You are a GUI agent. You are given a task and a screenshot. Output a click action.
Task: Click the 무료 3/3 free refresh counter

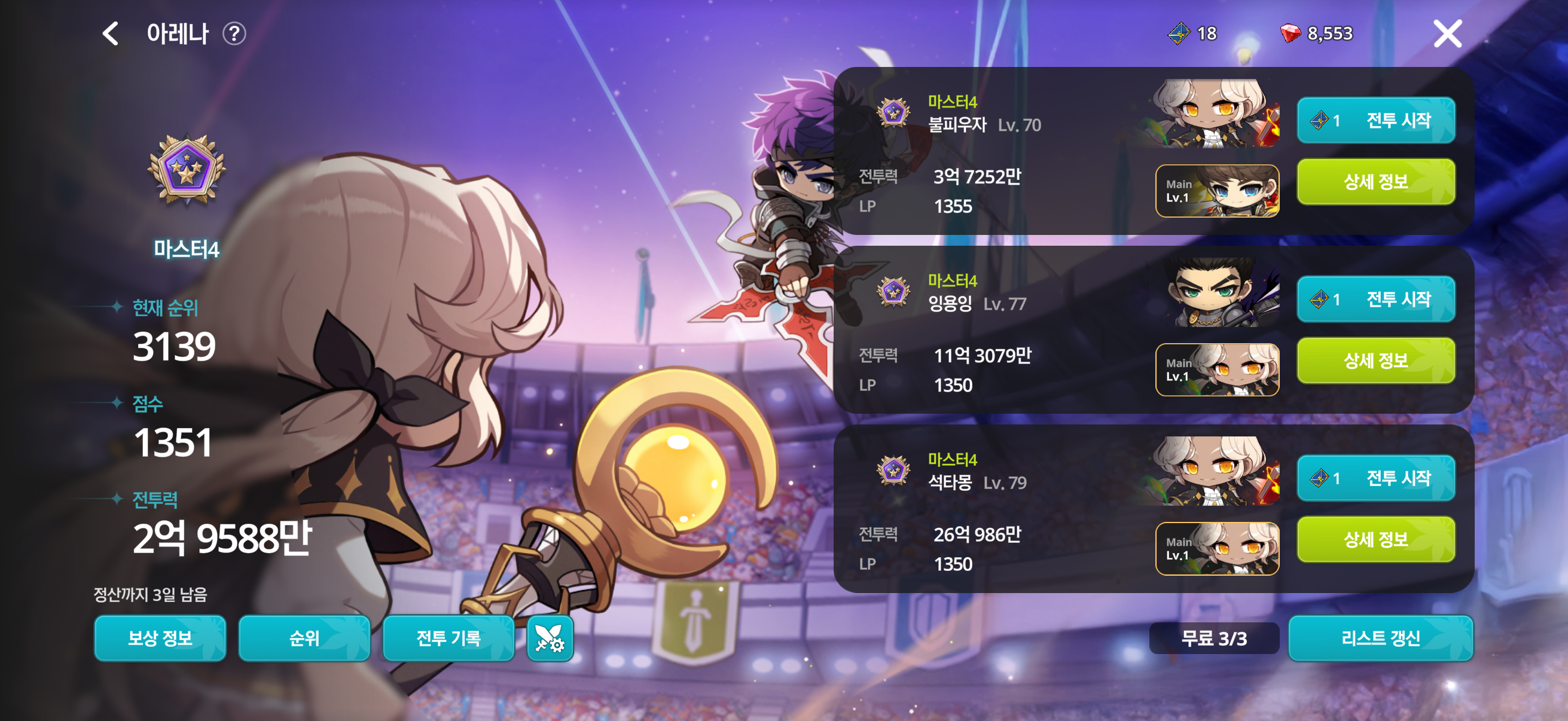pyautogui.click(x=1214, y=638)
